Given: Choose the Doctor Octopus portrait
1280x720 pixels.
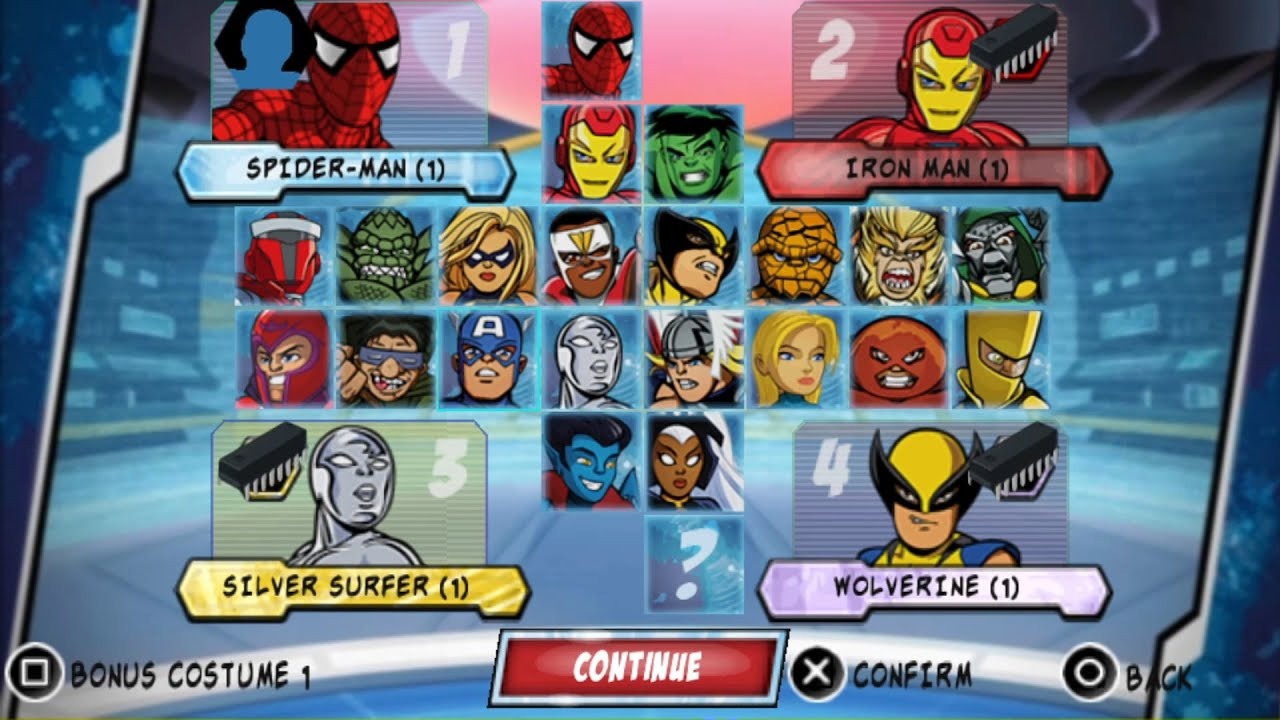Looking at the screenshot, I should pyautogui.click(x=386, y=359).
